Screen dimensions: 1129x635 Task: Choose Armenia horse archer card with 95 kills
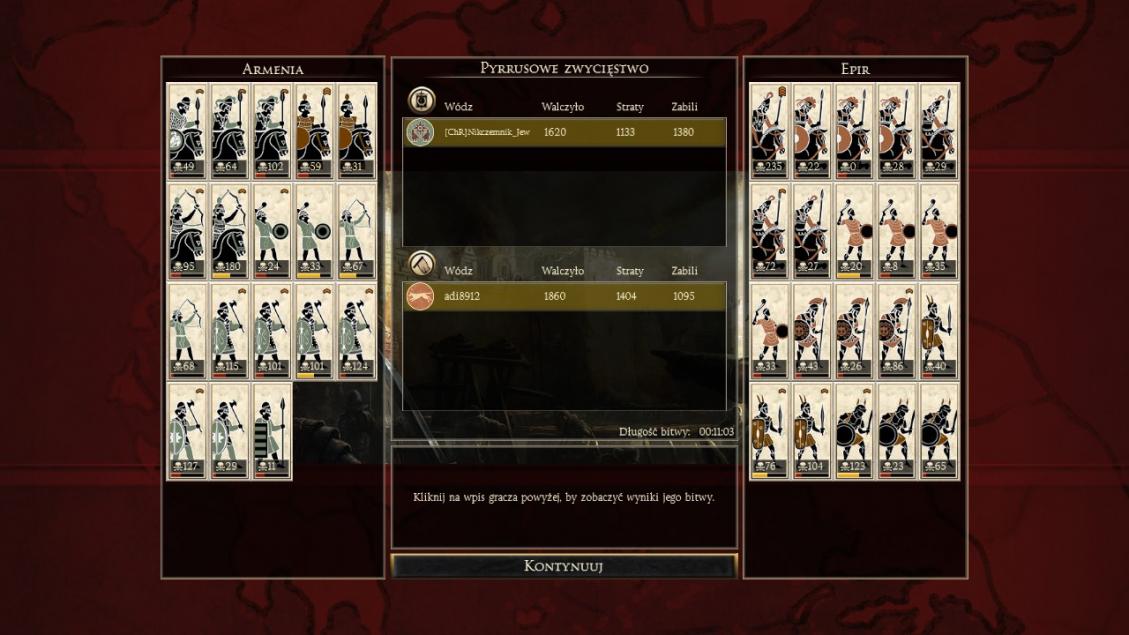pos(187,231)
